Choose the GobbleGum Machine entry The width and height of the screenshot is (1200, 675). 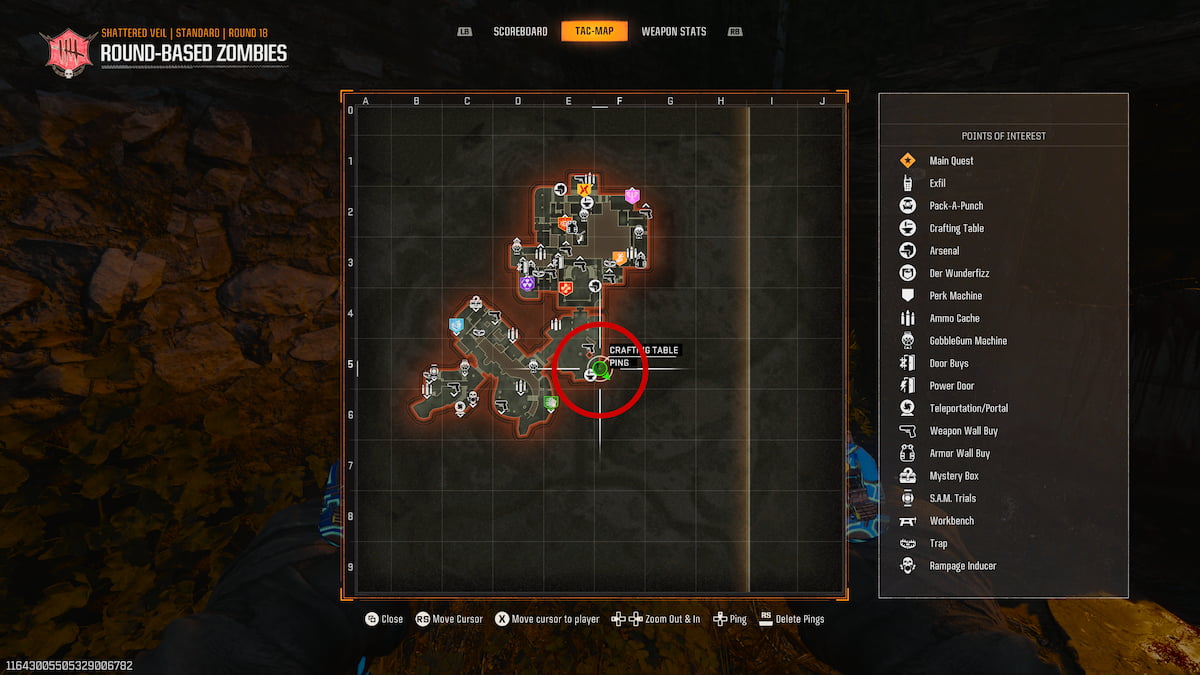(967, 341)
